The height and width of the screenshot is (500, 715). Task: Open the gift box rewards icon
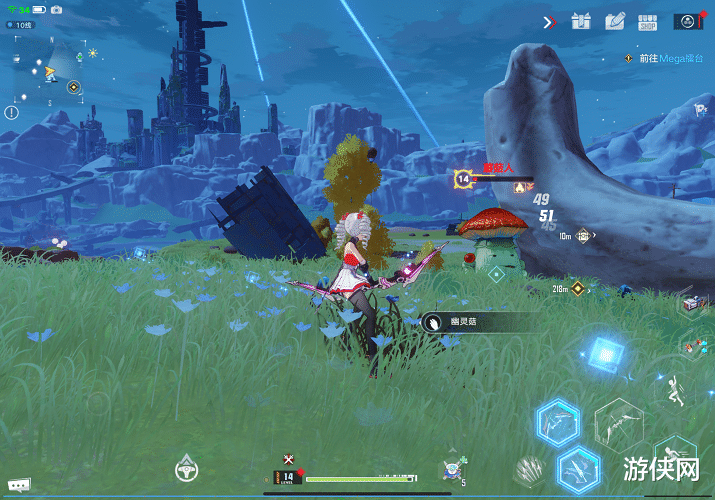point(583,21)
